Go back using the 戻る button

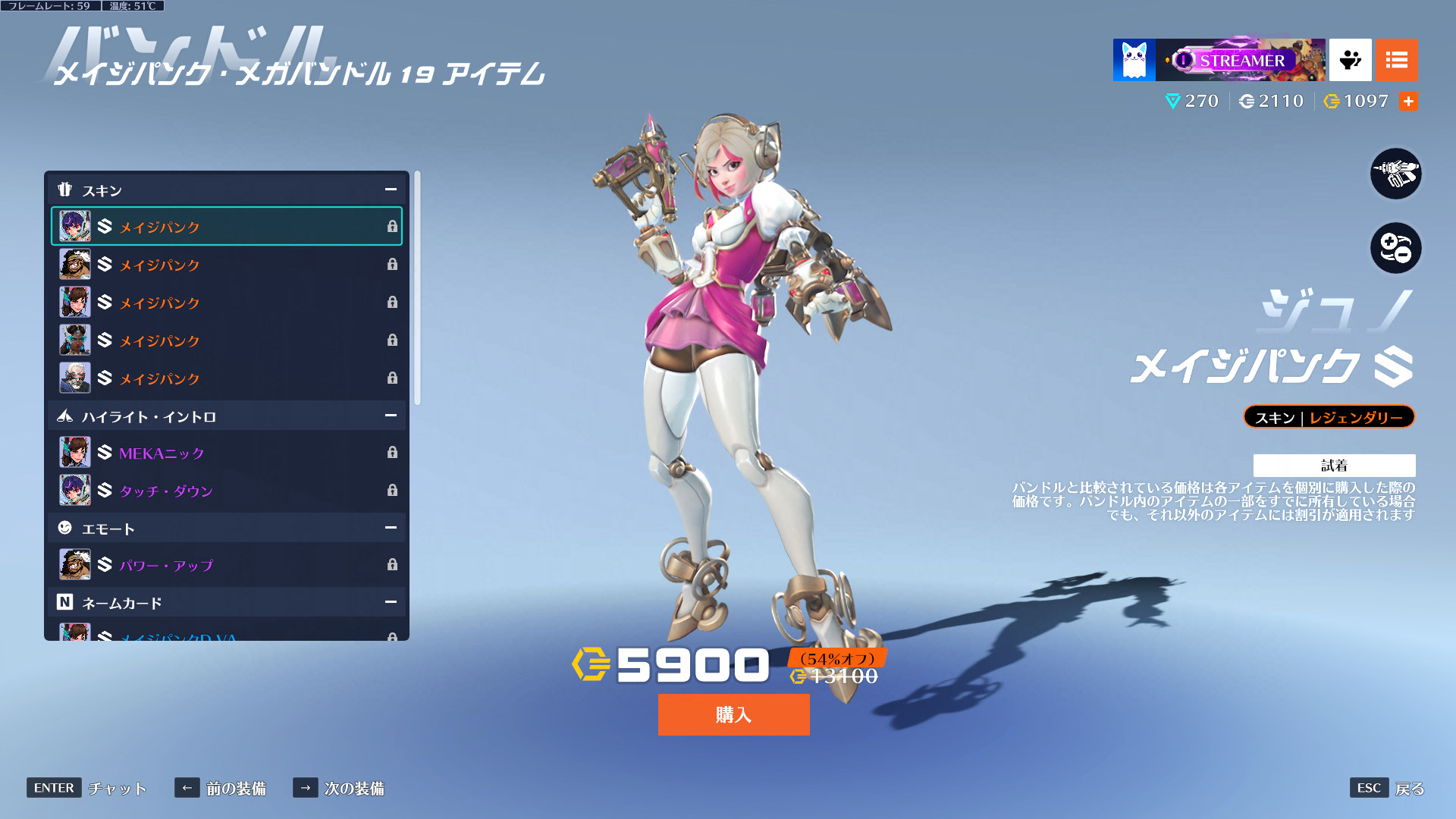[x=1409, y=789]
